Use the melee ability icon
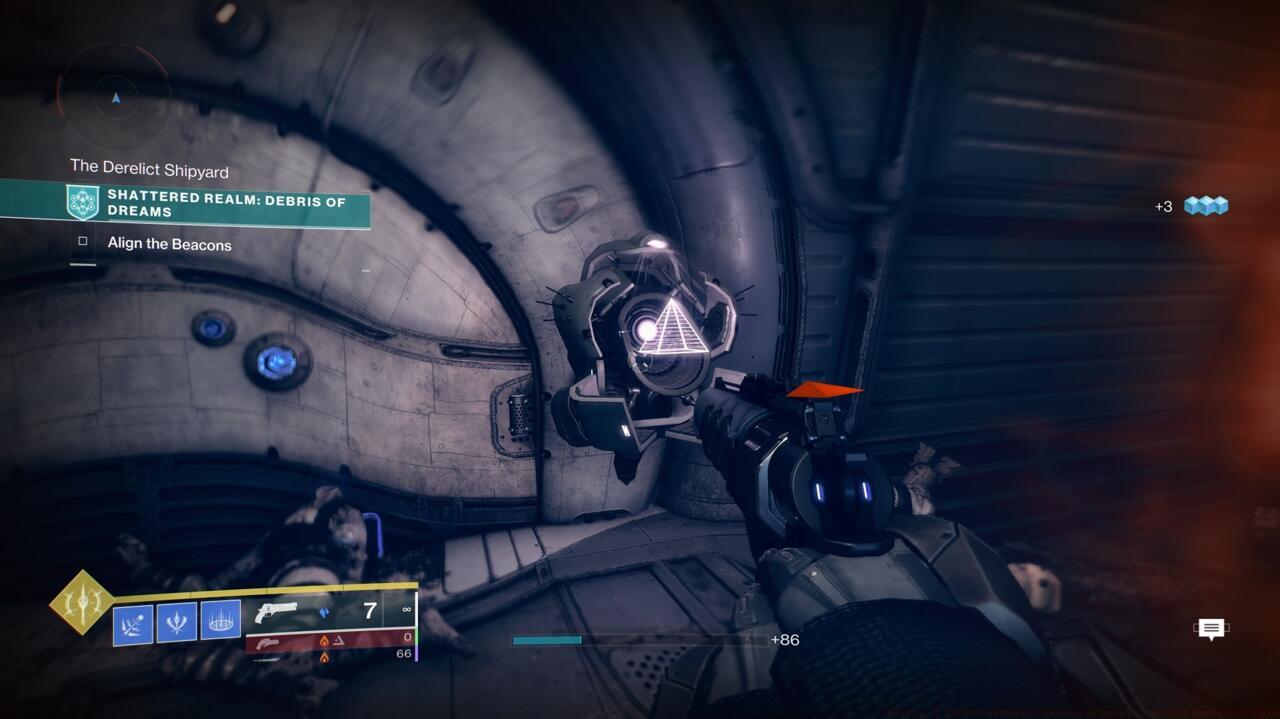 coord(177,623)
